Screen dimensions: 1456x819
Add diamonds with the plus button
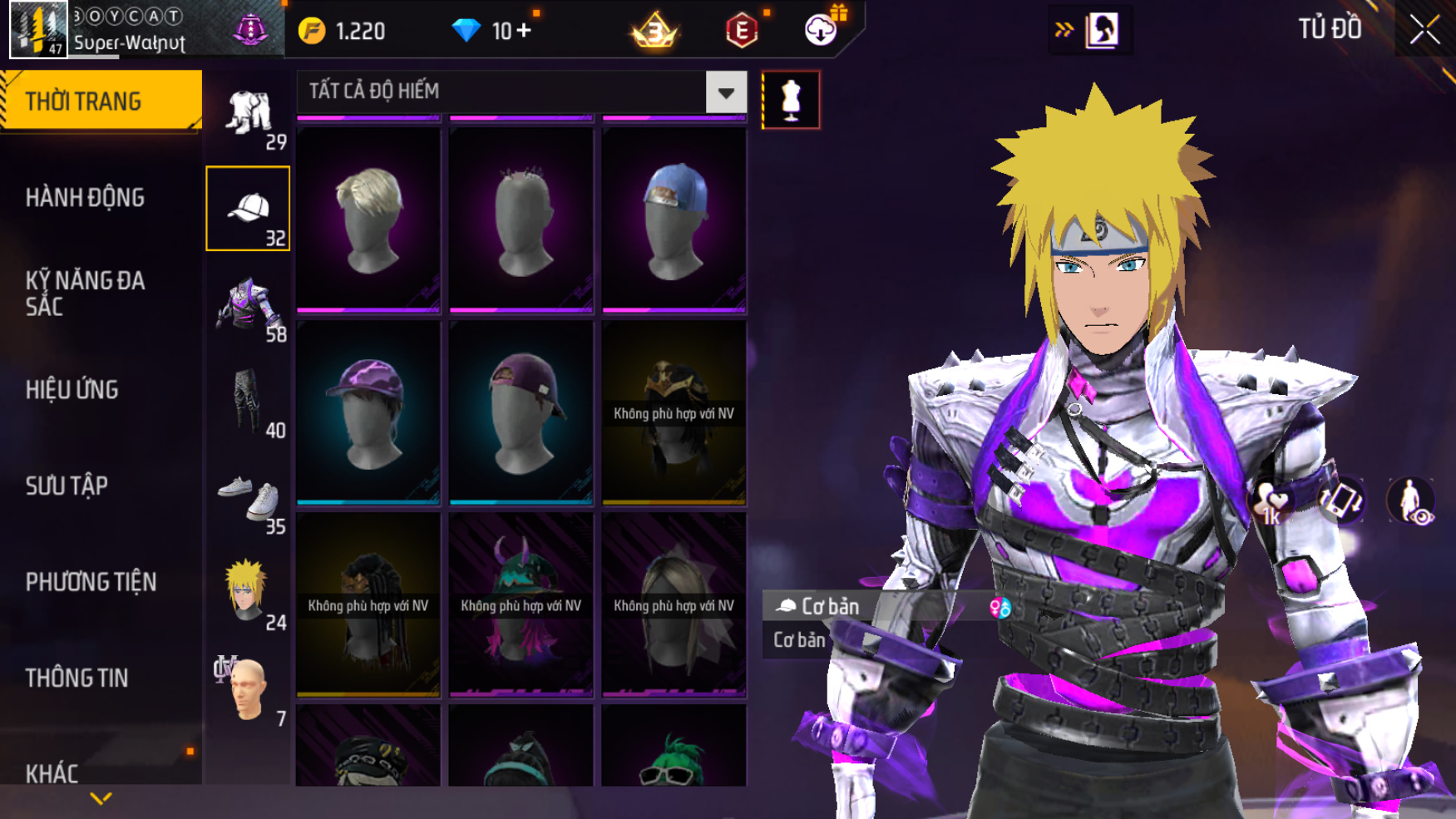[x=524, y=31]
